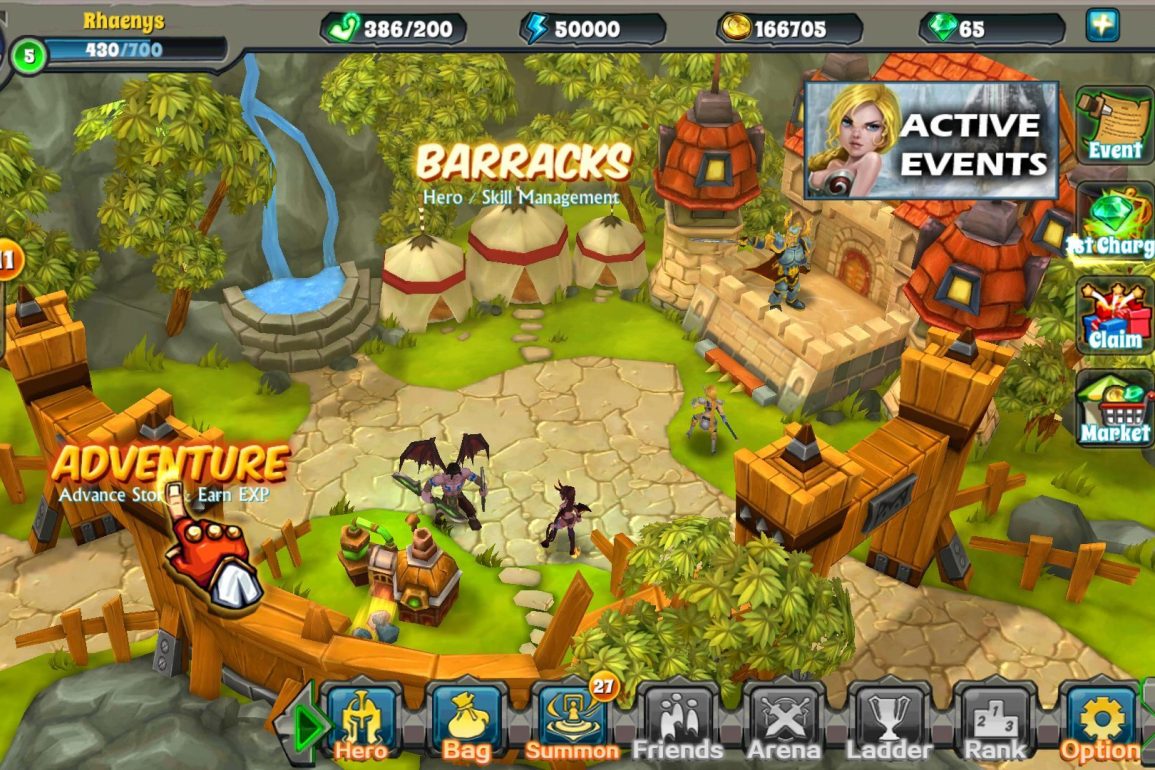The image size is (1155, 770).
Task: Open the Event scroll icon
Action: coord(1115,125)
